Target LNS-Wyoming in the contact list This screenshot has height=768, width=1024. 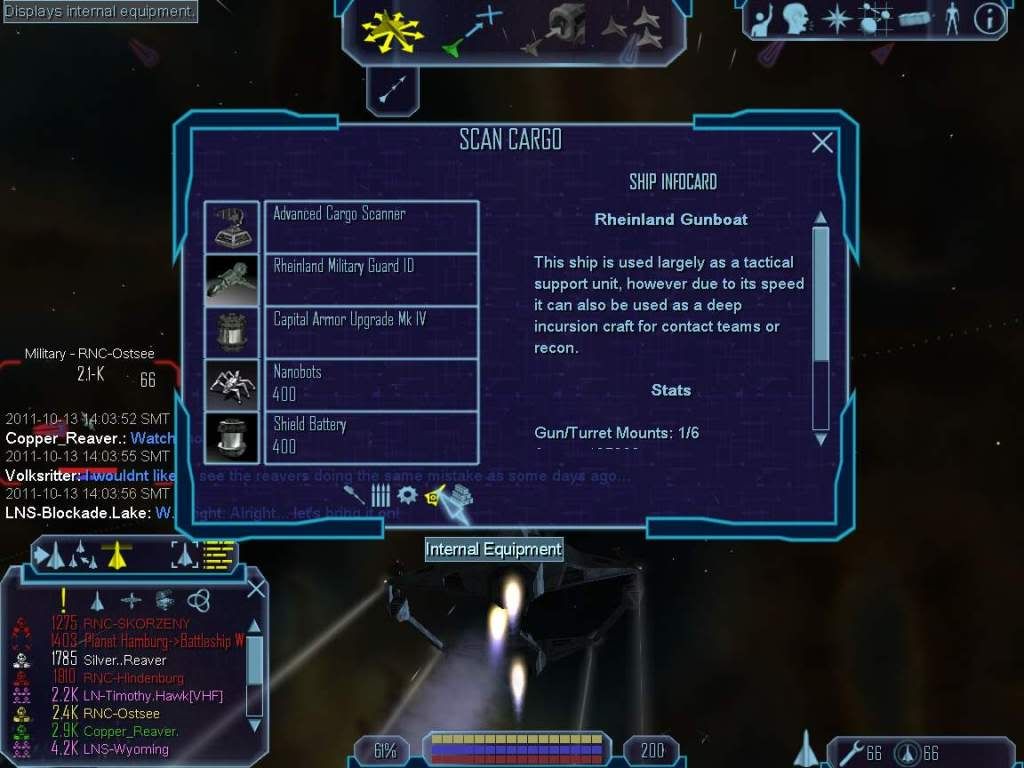(126, 749)
